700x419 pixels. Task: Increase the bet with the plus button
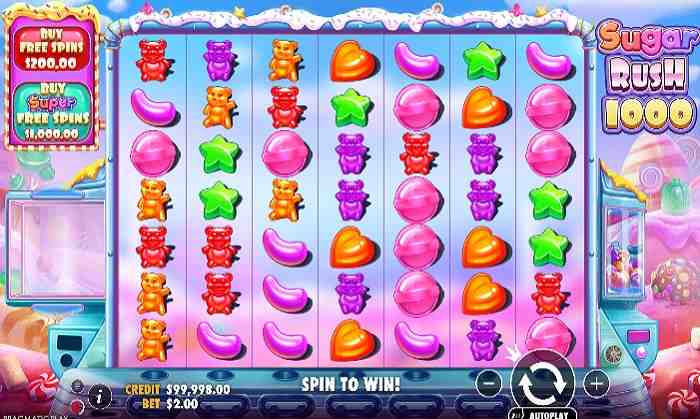coord(596,382)
